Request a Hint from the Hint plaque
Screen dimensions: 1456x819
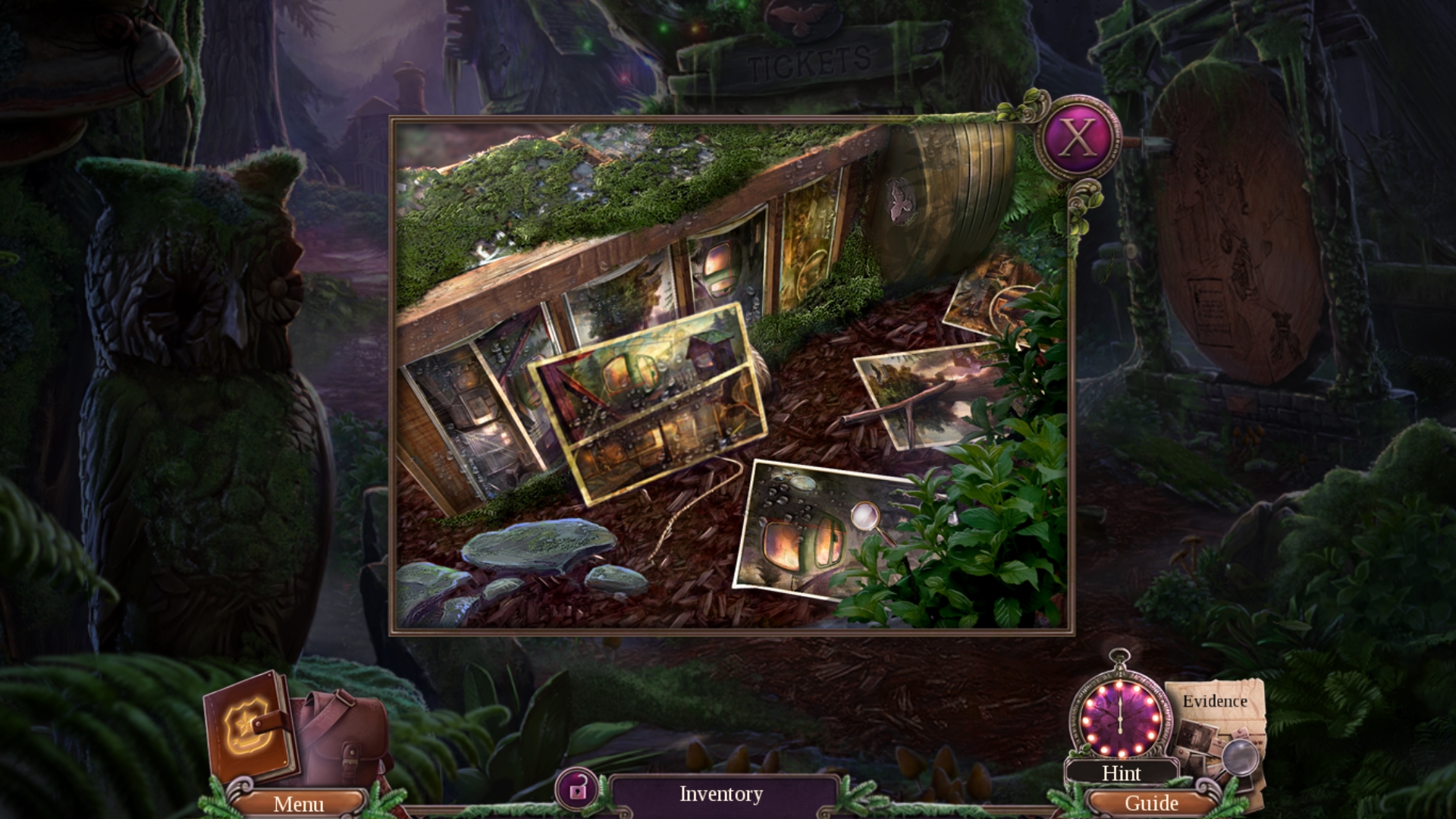(x=1122, y=773)
